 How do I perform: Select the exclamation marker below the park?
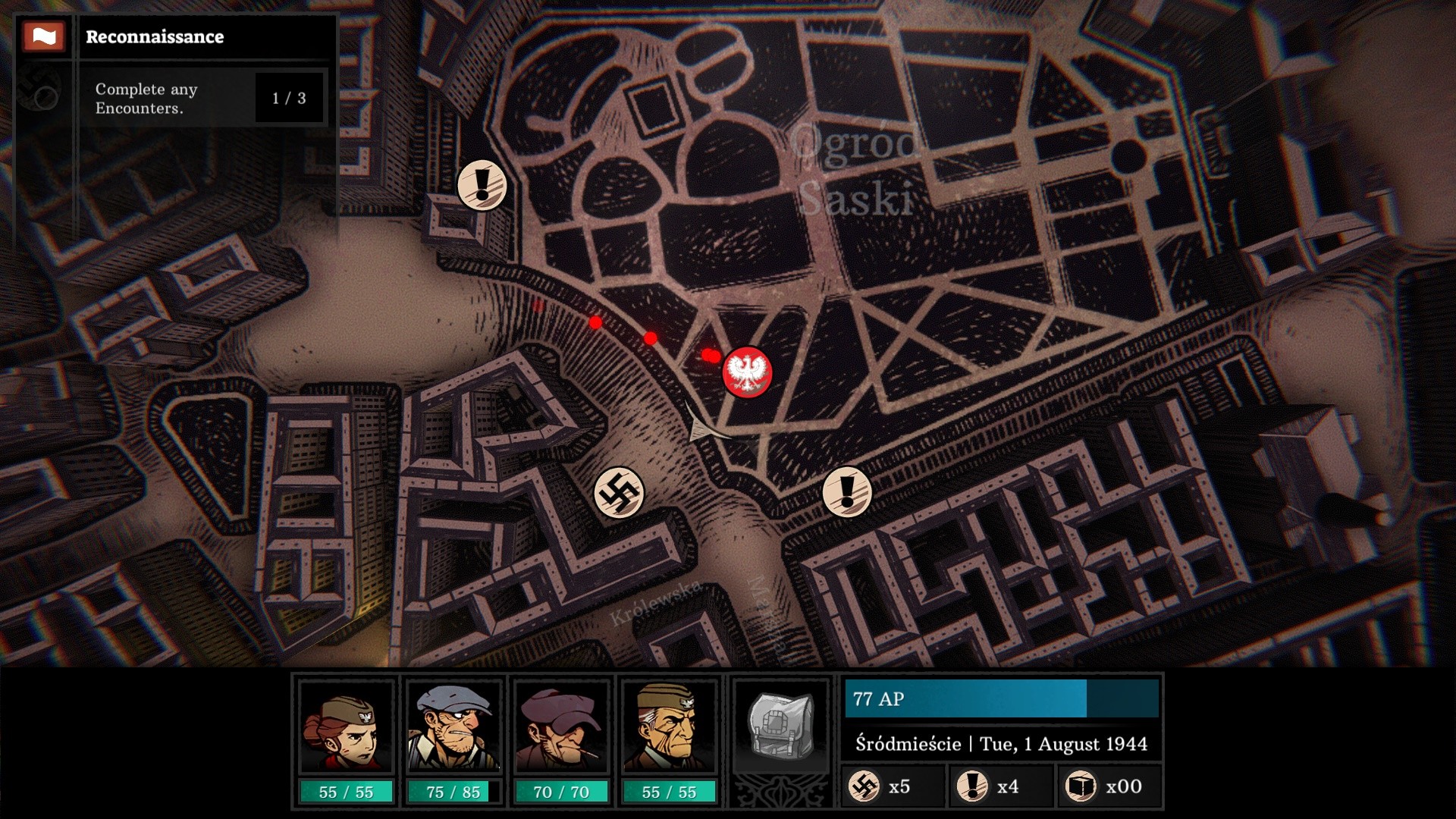[847, 491]
